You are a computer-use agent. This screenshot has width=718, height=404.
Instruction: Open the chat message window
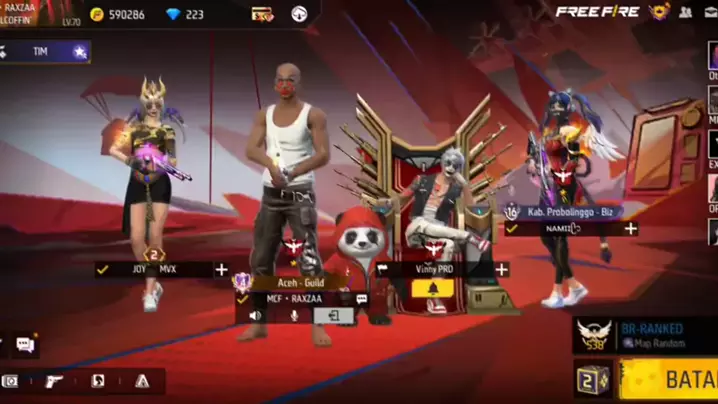tap(24, 345)
